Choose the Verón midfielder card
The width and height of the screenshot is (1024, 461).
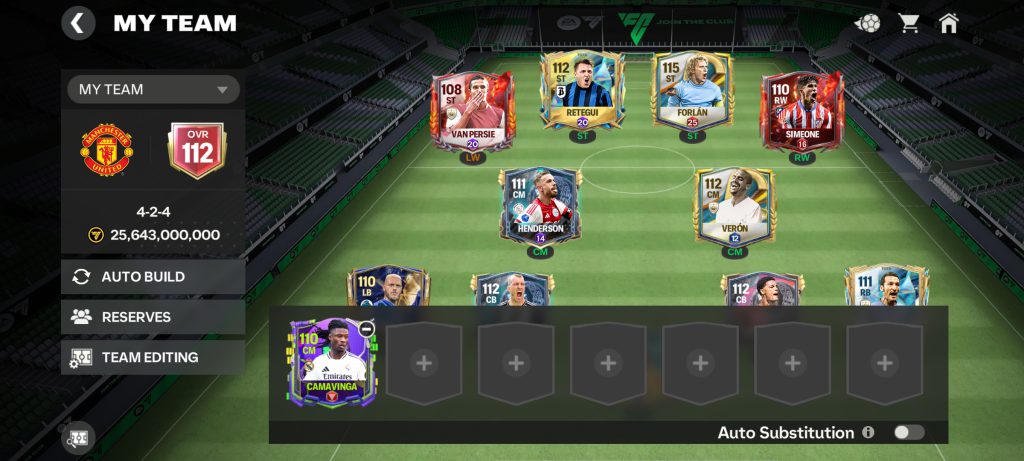[735, 205]
